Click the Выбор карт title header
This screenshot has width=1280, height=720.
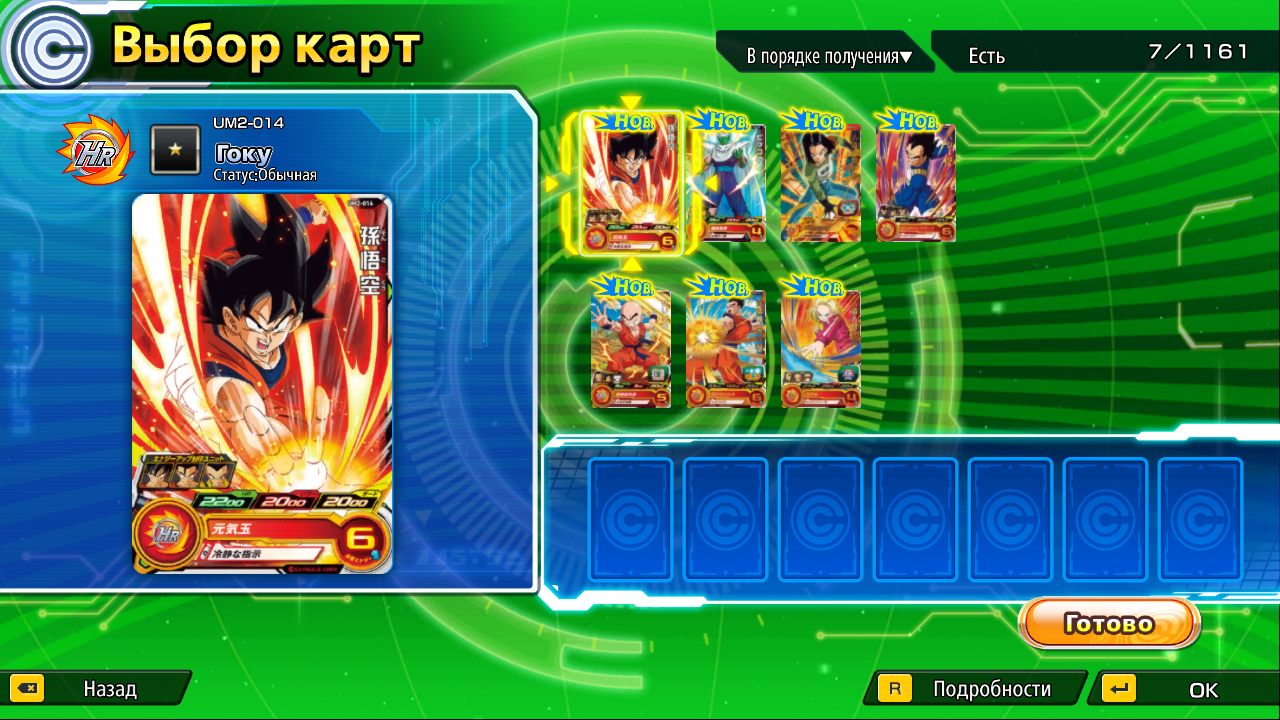click(265, 44)
